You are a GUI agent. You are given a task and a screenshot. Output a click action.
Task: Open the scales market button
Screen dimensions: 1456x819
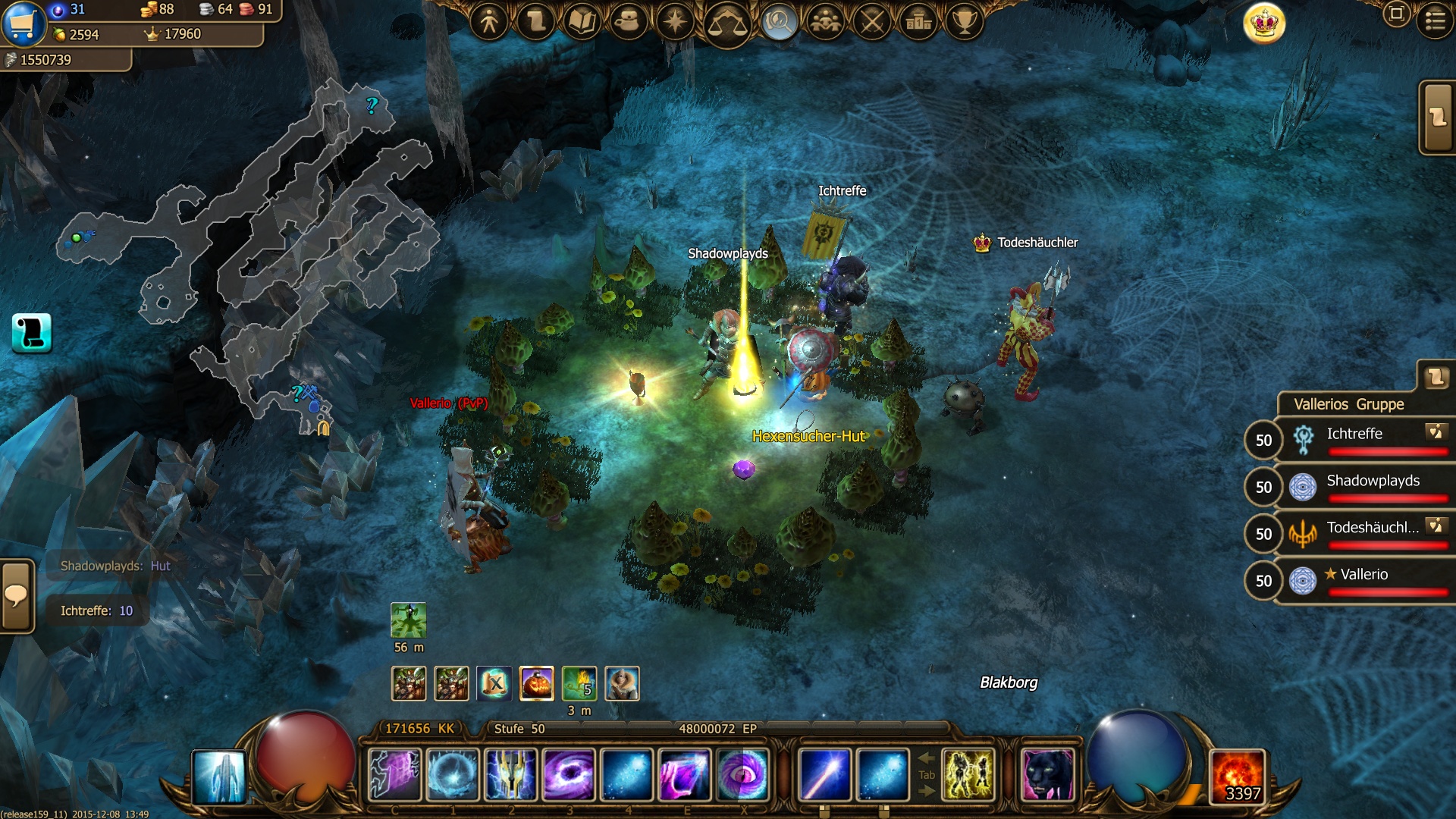pos(726,23)
